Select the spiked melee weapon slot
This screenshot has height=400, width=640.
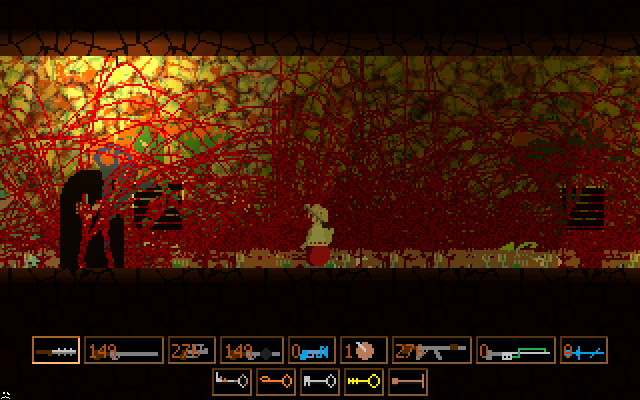(56, 350)
